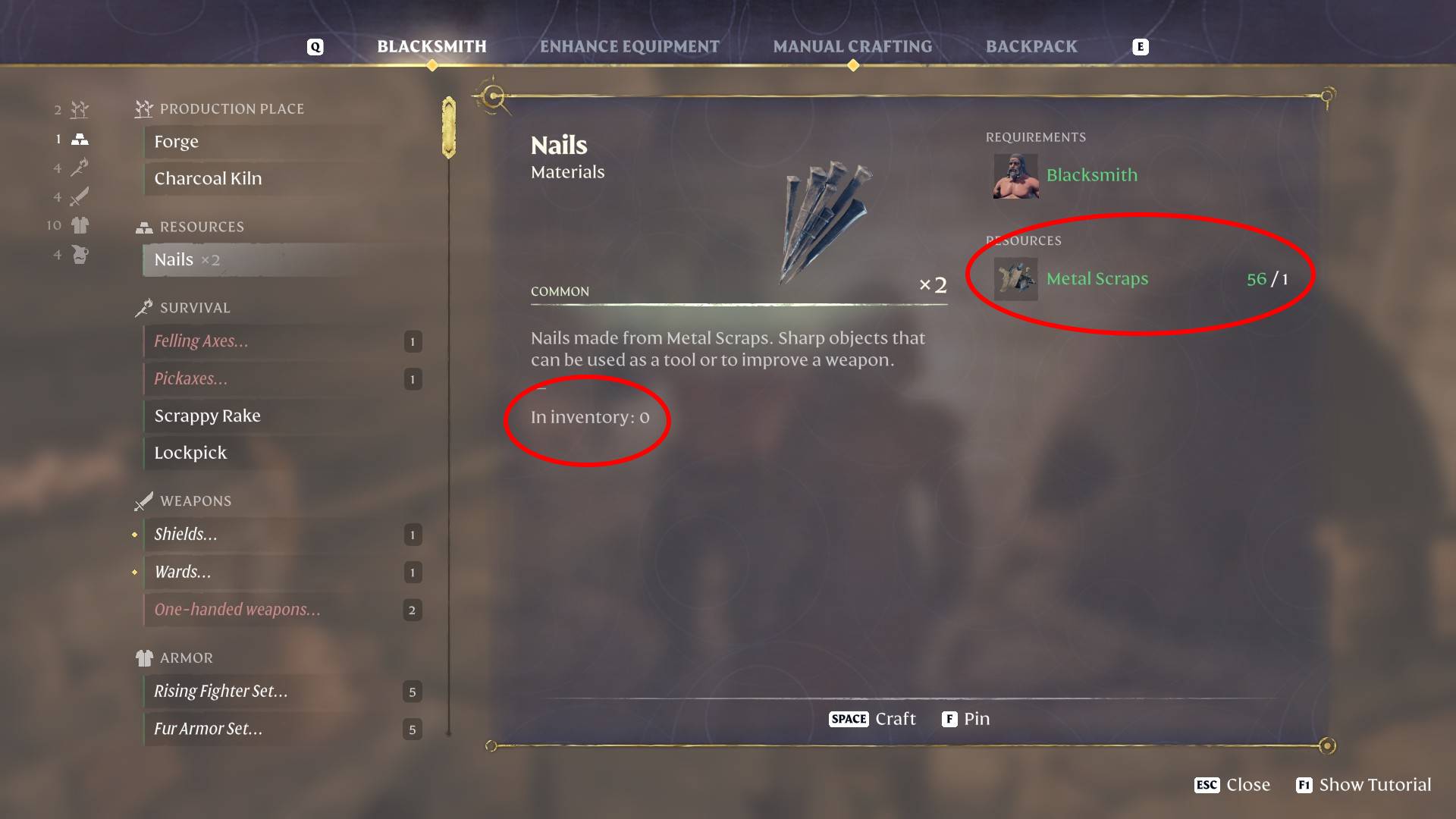Expand the Felling Axes recipe group
Viewport: 1456px width, 819px height.
pyautogui.click(x=200, y=341)
